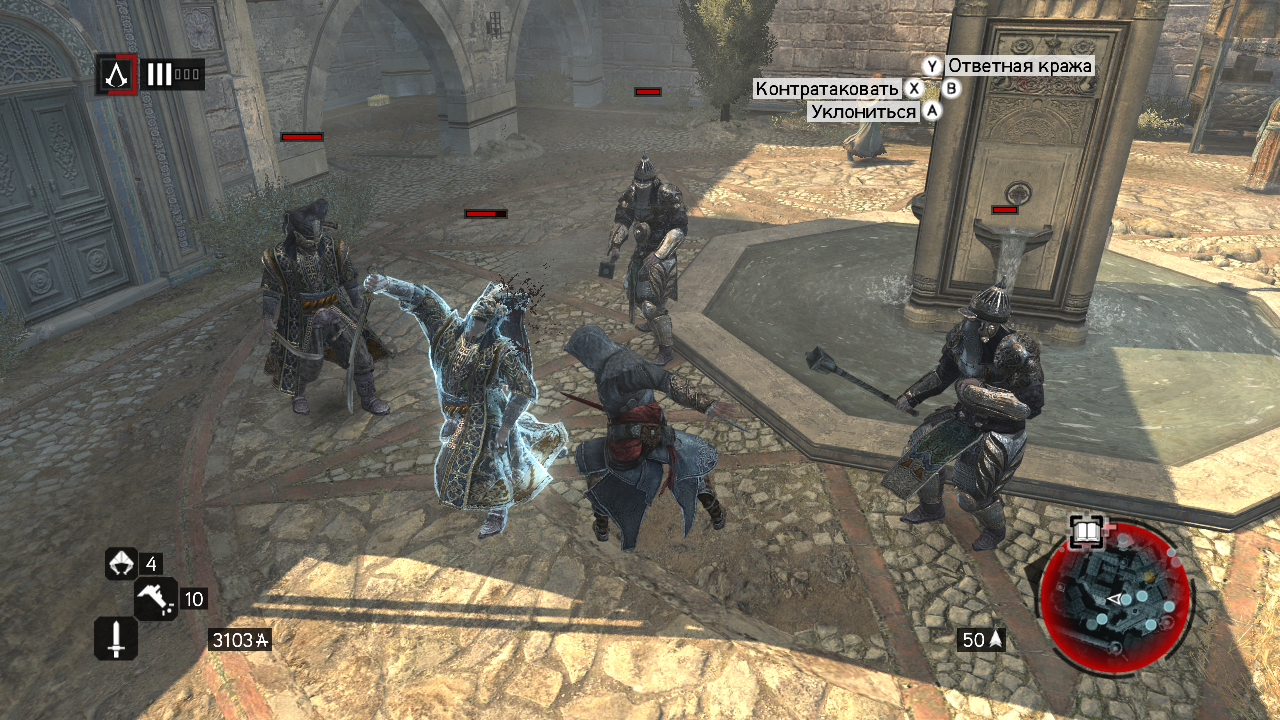Select the parachute item slot
This screenshot has width=1280, height=720.
pos(122,564)
